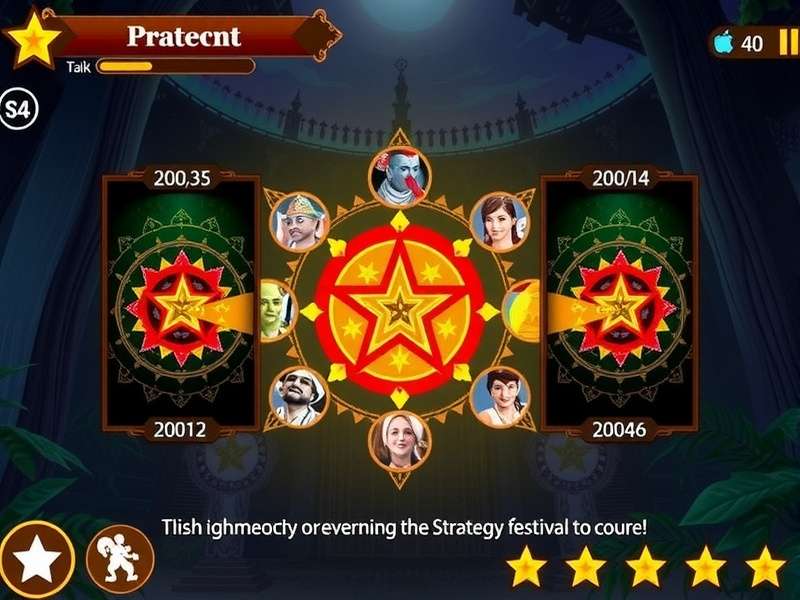Pick the green-faced character portrait
800x600 pixels.
275,309
